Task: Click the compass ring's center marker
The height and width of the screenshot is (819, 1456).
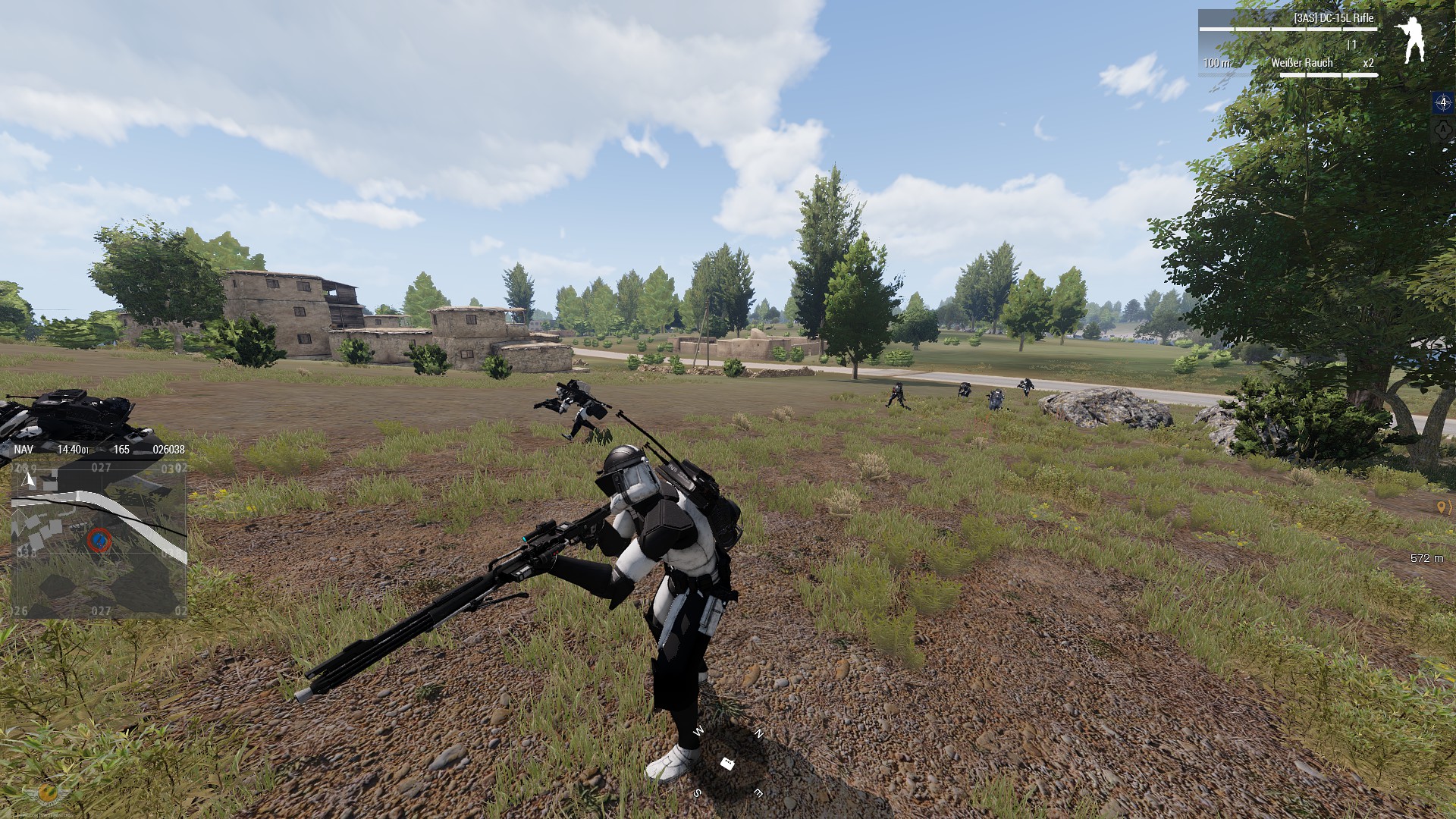Action: (727, 764)
